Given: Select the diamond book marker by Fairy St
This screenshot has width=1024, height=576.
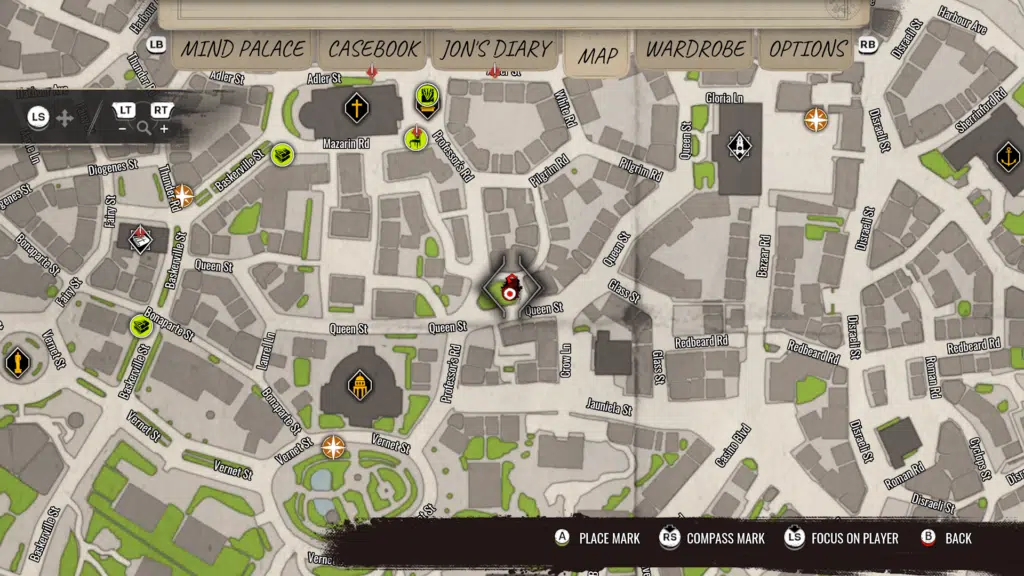Looking at the screenshot, I should point(141,238).
